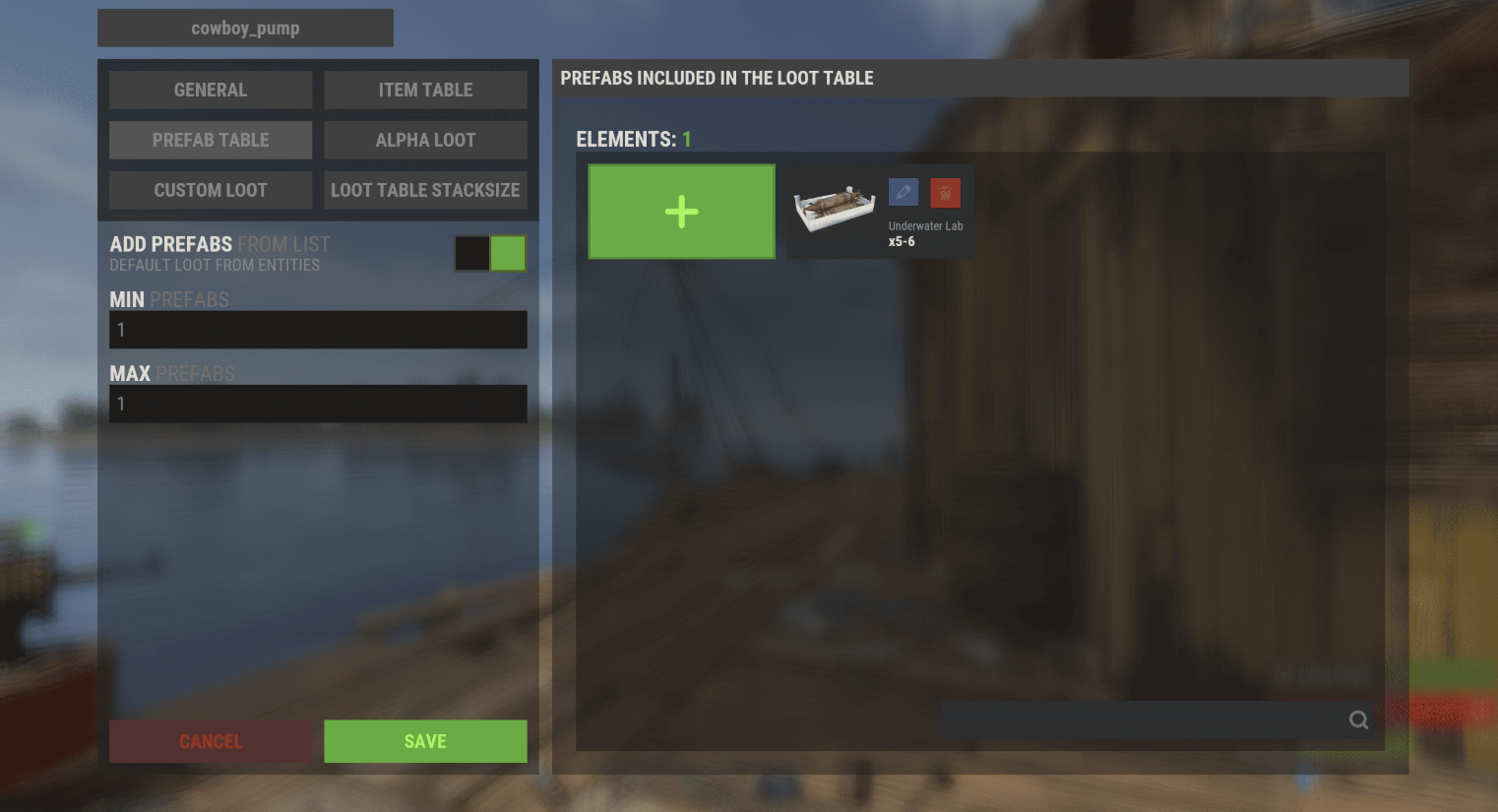Image resolution: width=1498 pixels, height=812 pixels.
Task: Click the cowboy_pump name field
Action: click(x=245, y=29)
